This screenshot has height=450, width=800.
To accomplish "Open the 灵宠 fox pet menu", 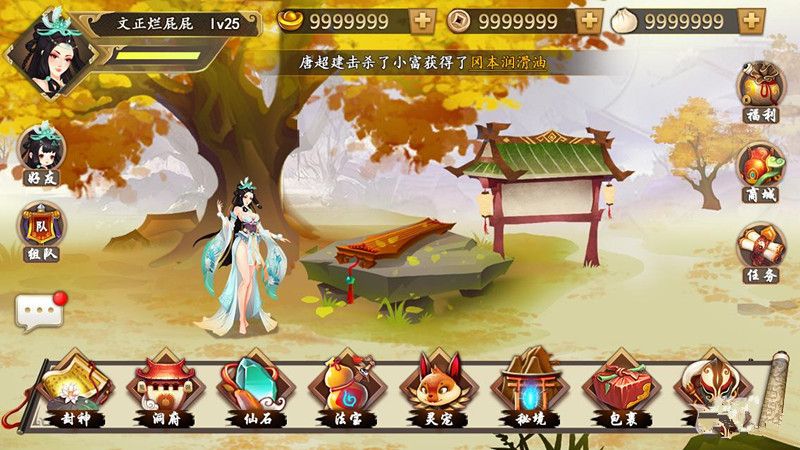I will click(x=432, y=384).
